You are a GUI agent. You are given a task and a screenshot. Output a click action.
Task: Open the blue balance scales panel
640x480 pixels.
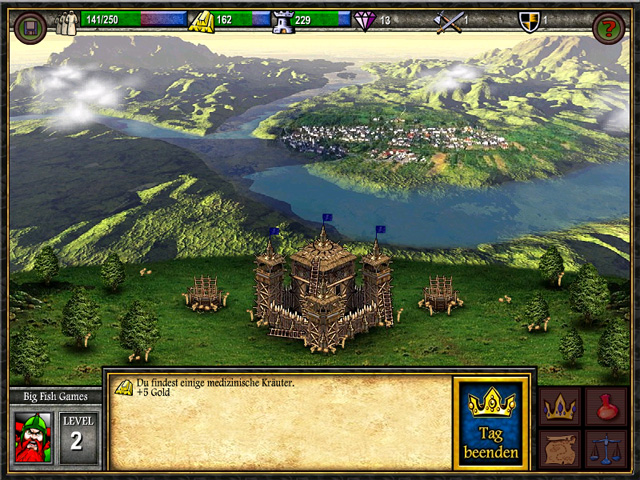pos(606,448)
